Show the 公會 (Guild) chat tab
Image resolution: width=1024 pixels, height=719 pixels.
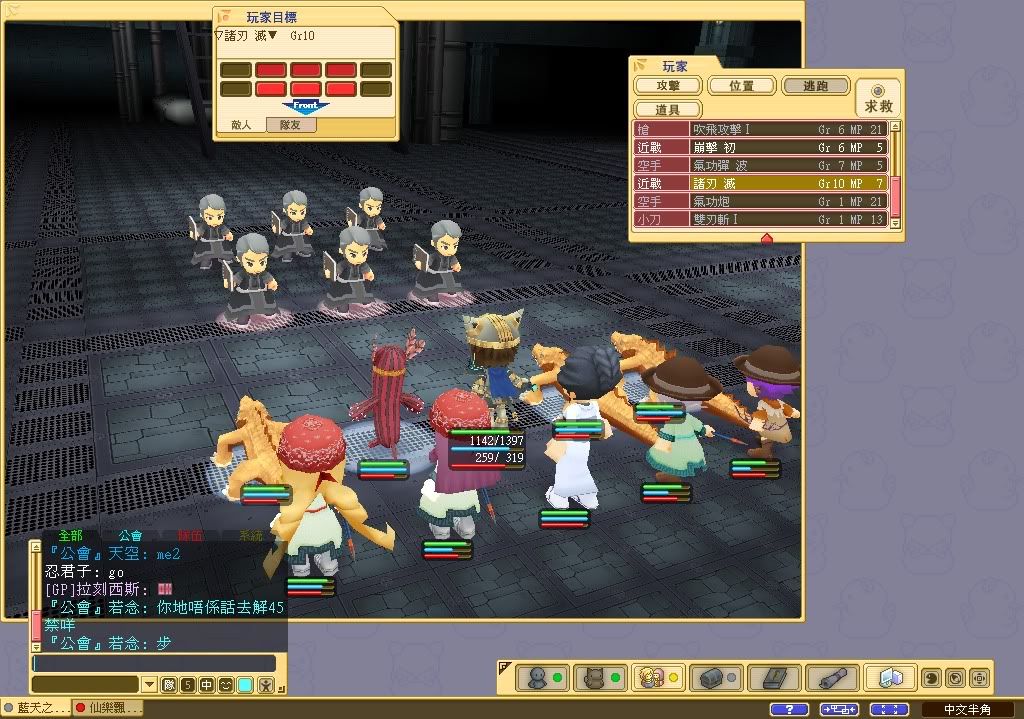(130, 536)
